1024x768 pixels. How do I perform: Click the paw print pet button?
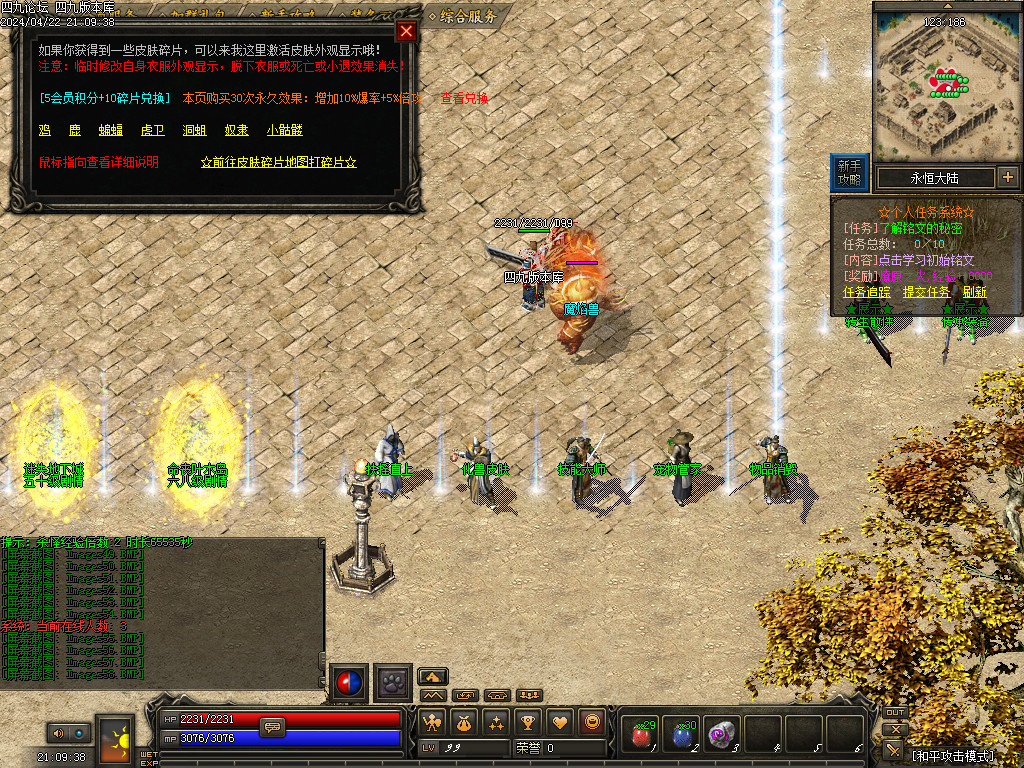coord(393,683)
